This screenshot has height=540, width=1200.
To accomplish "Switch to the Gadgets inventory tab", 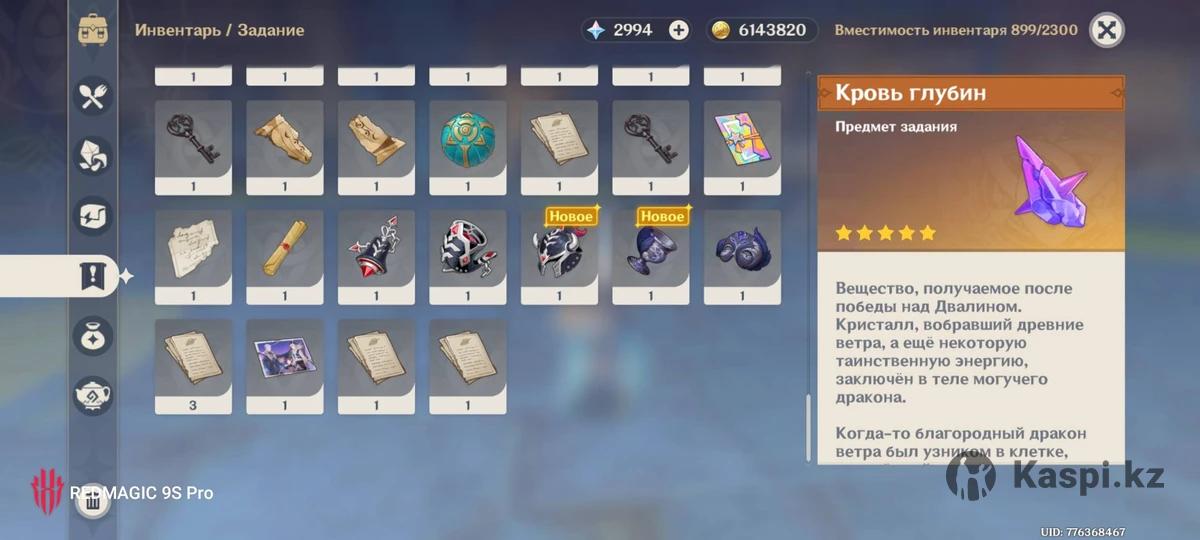I will pos(93,215).
